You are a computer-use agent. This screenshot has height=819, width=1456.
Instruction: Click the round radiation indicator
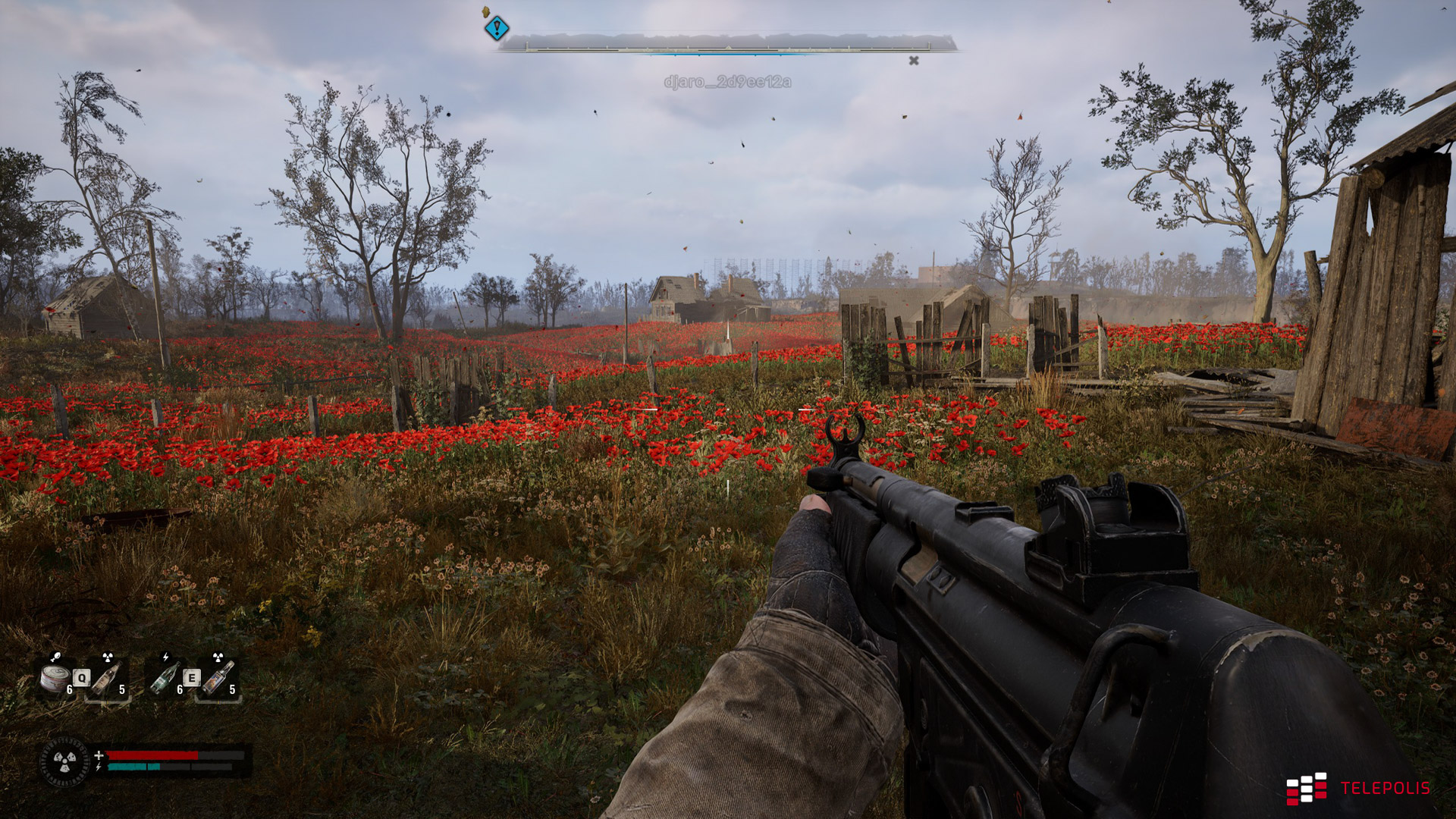pyautogui.click(x=64, y=761)
